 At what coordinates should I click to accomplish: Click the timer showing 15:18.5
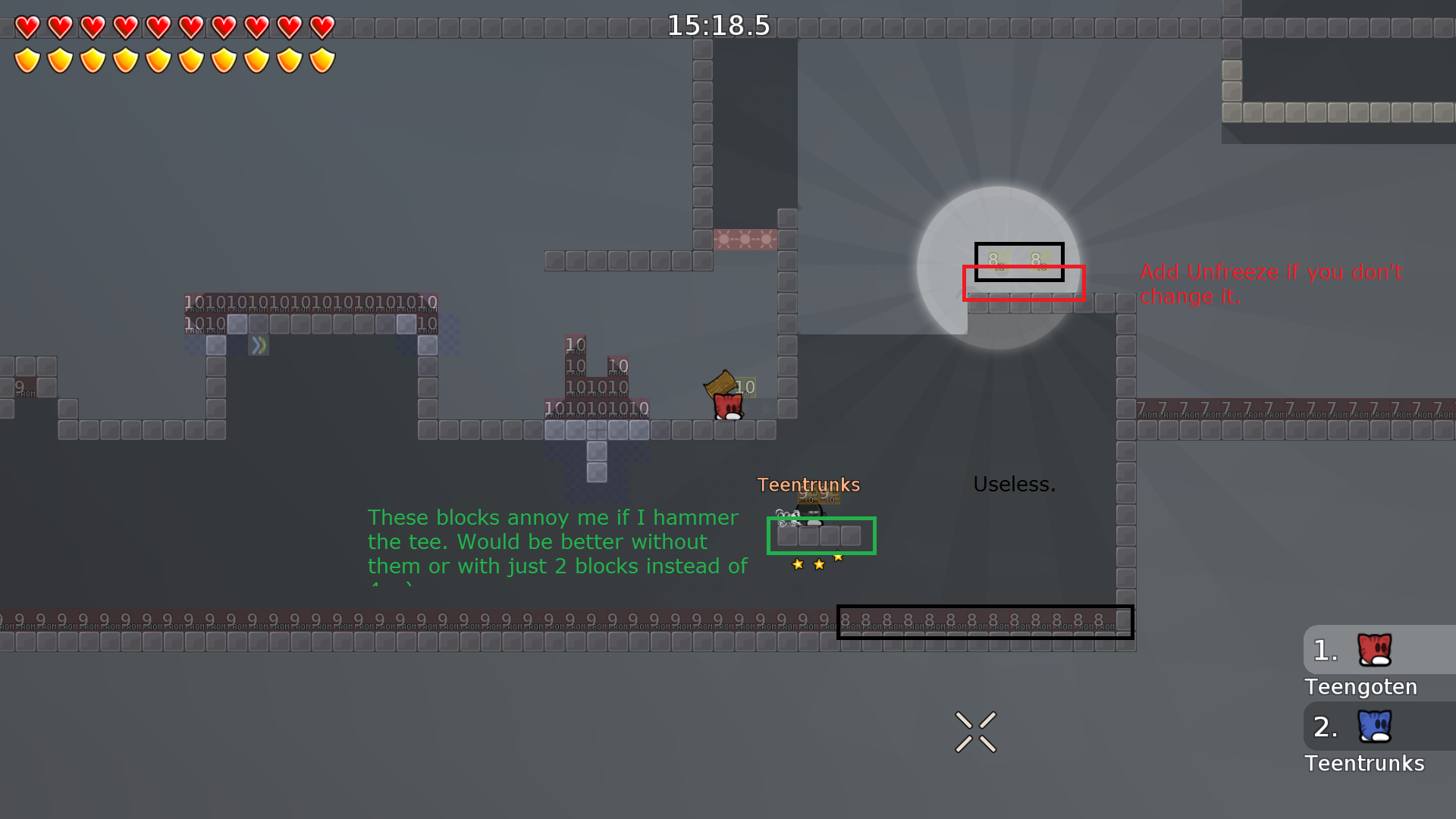point(717,25)
